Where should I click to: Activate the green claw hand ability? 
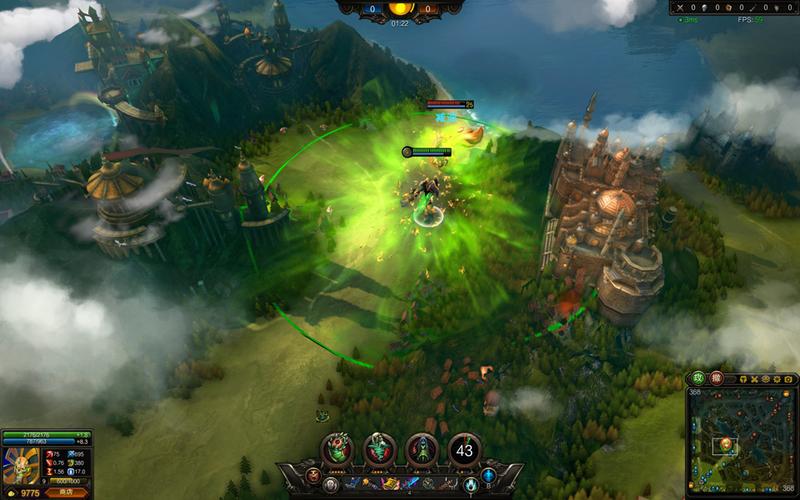pos(338,450)
